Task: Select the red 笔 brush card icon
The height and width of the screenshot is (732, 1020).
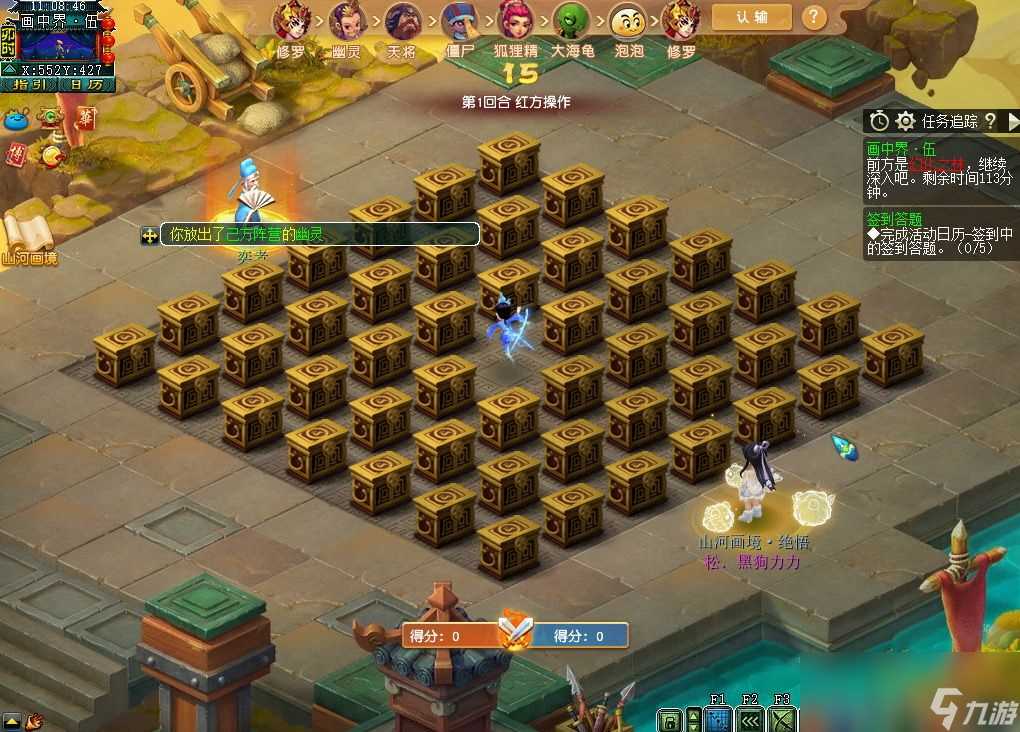Action: point(87,119)
